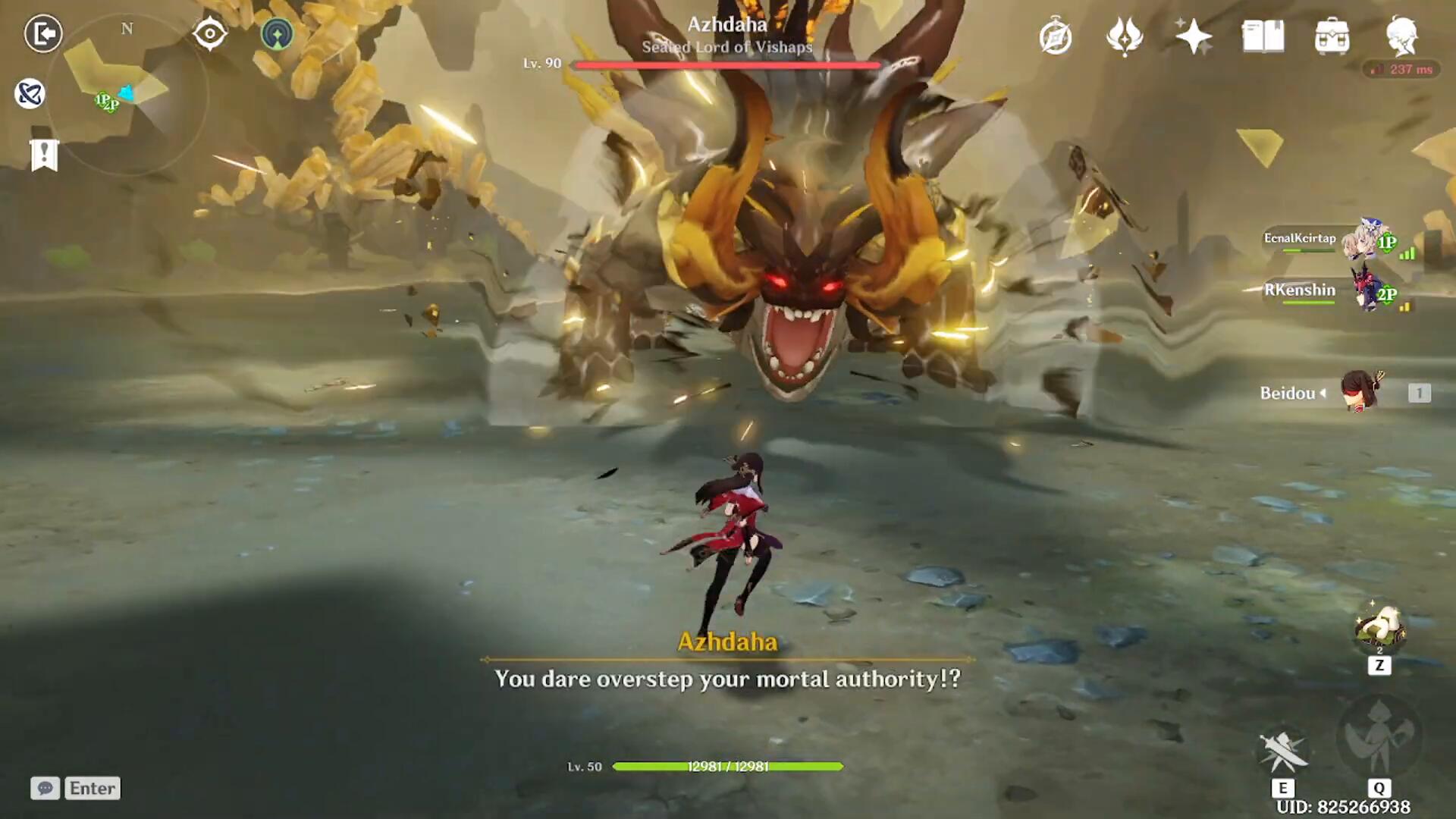This screenshot has width=1456, height=819.
Task: Open the co-op mode icon beside minimap
Action: tap(277, 34)
